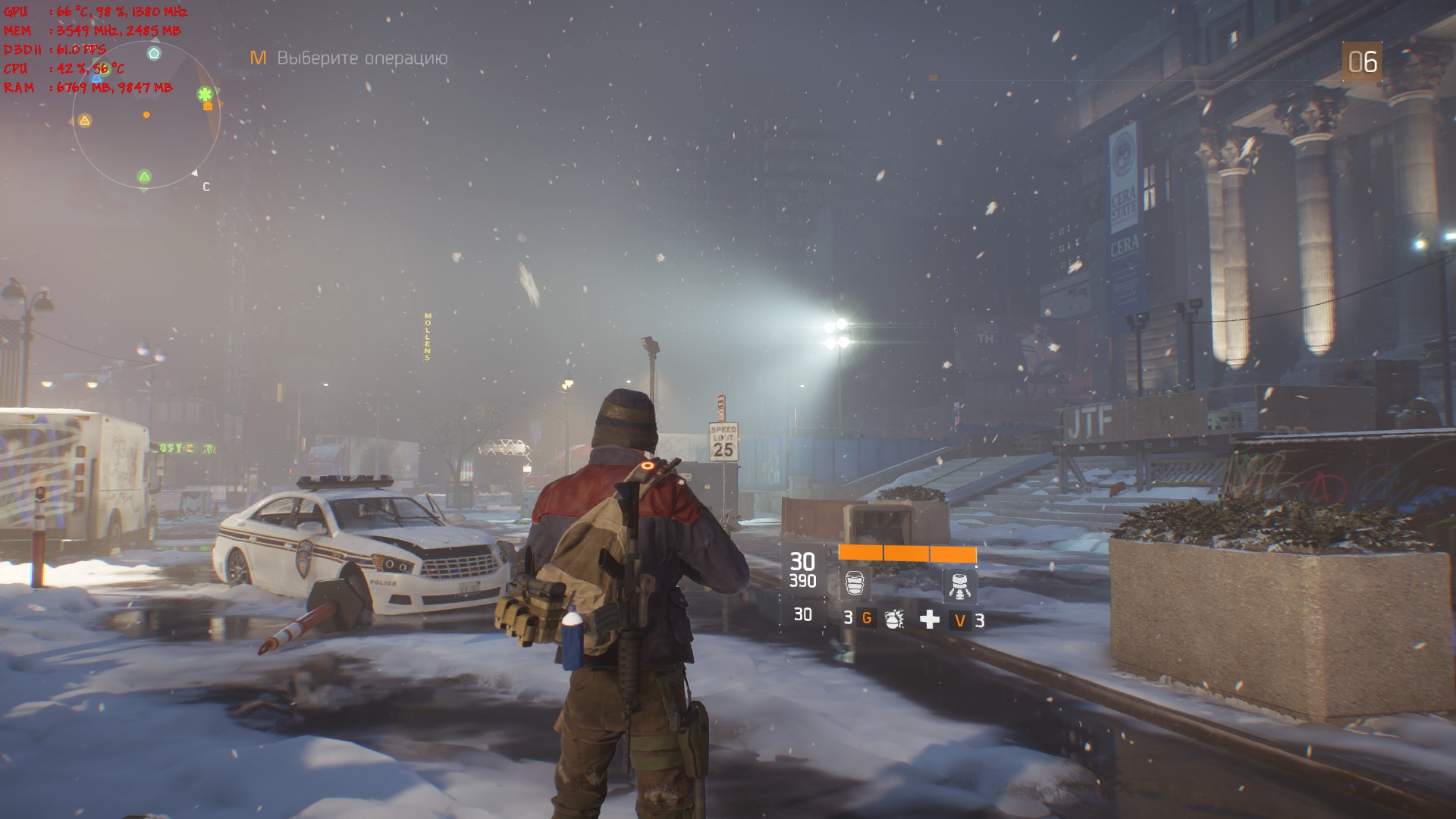Click the 'Выберите операцию' mission prompt
The height and width of the screenshot is (819, 1456).
tap(362, 58)
